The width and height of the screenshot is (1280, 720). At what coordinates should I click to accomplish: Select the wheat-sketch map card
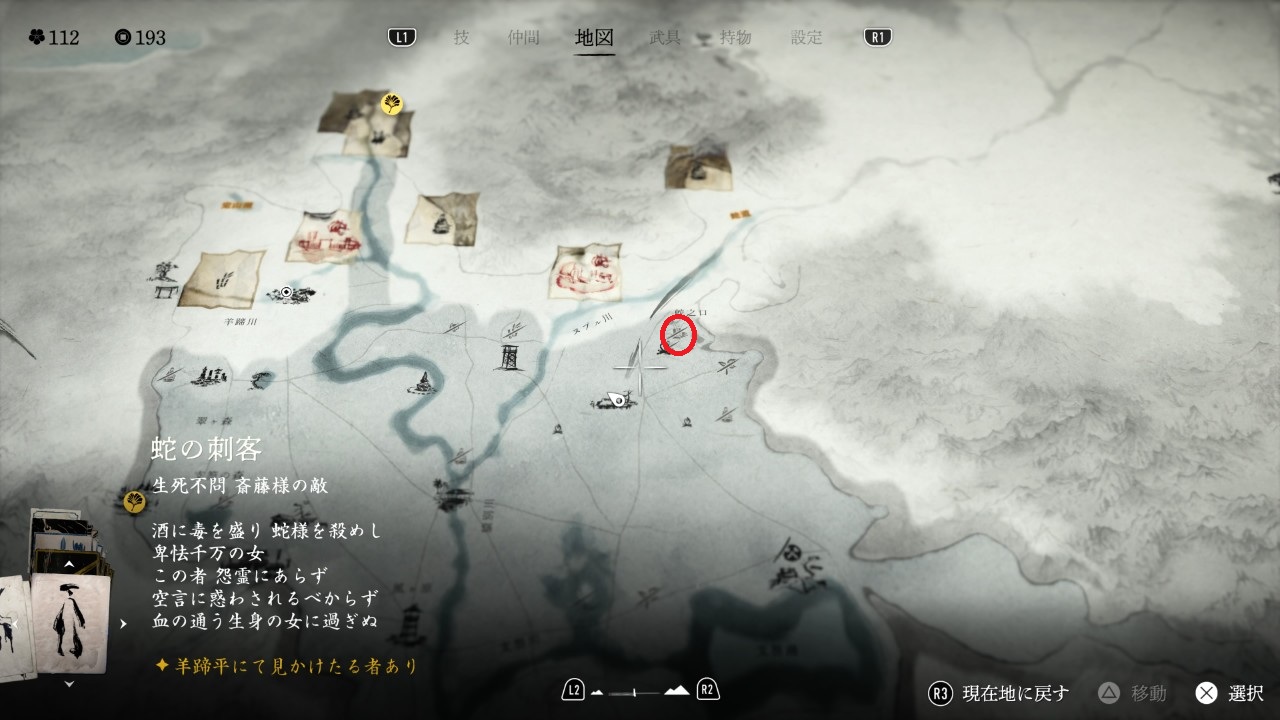tap(223, 278)
